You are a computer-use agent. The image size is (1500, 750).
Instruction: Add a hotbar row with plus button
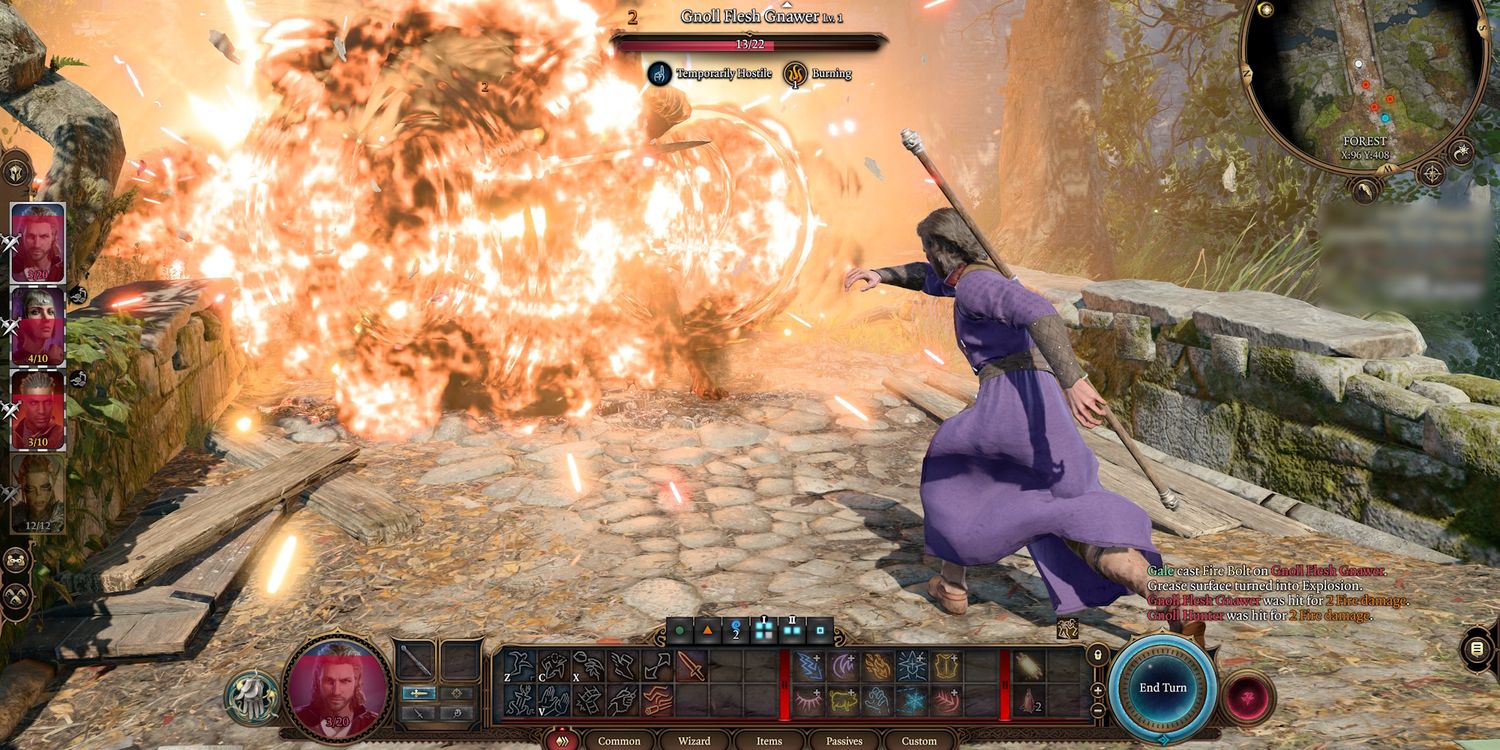[1097, 690]
